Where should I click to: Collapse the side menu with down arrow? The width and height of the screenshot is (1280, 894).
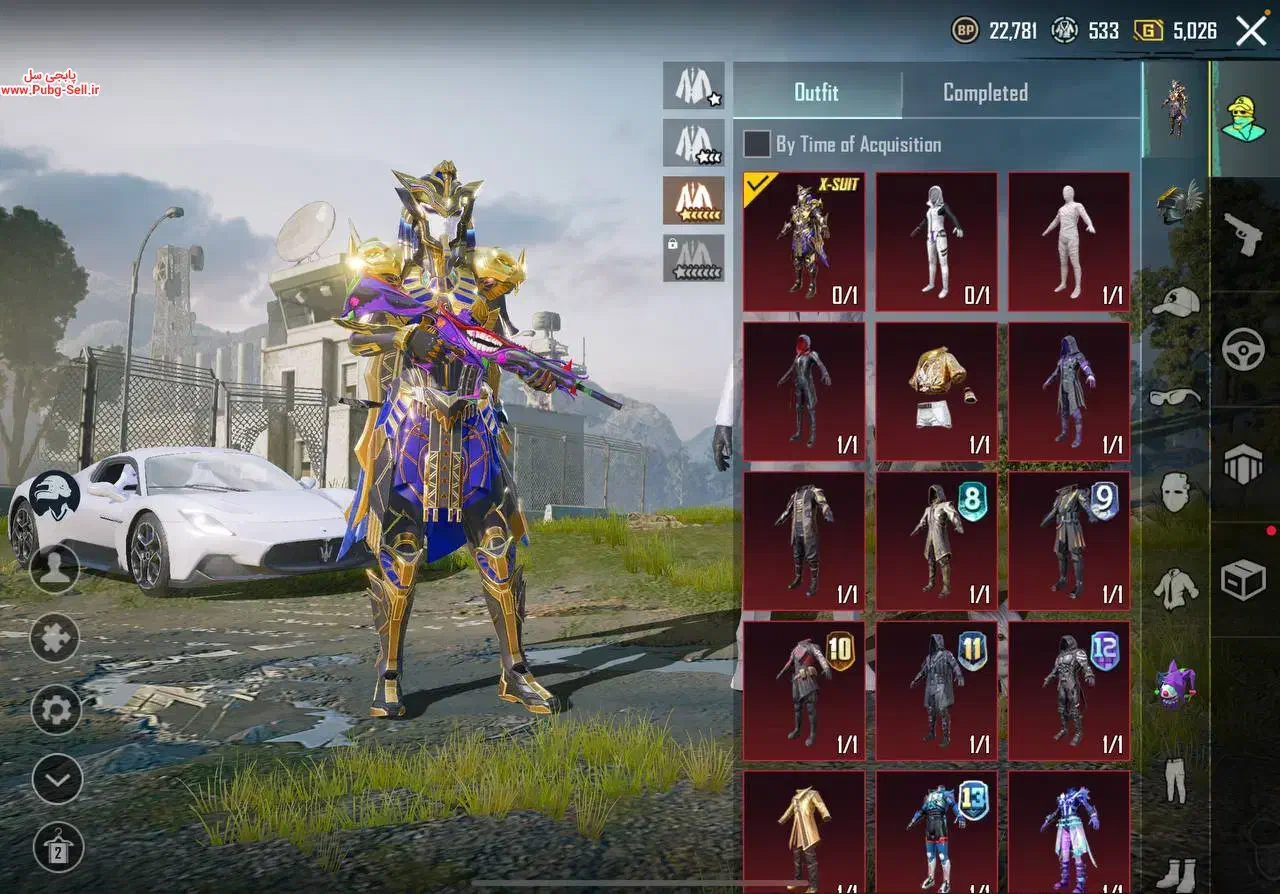pos(56,779)
